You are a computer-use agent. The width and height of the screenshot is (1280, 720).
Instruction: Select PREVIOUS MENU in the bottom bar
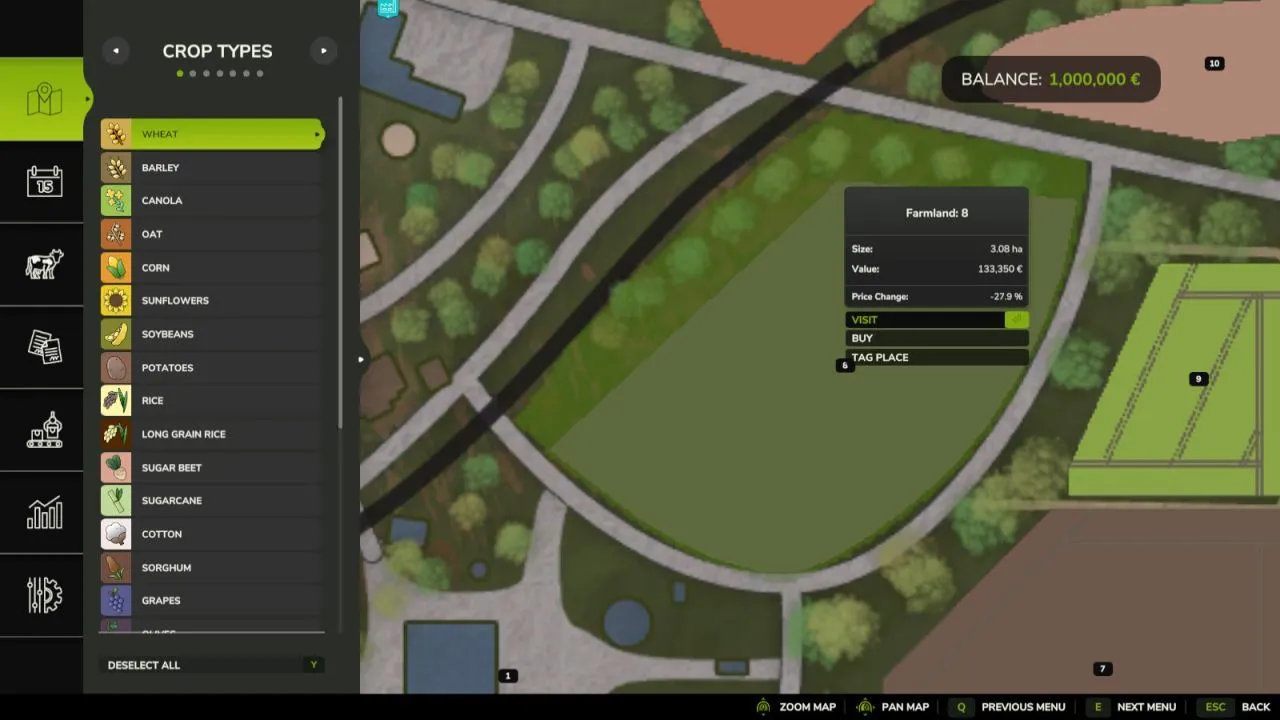pos(1022,706)
